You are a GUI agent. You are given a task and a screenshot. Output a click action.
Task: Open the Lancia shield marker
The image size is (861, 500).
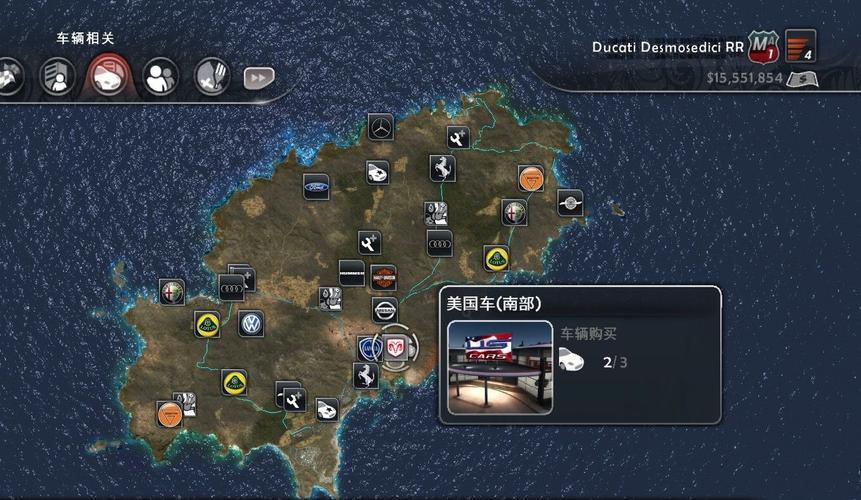coord(370,348)
